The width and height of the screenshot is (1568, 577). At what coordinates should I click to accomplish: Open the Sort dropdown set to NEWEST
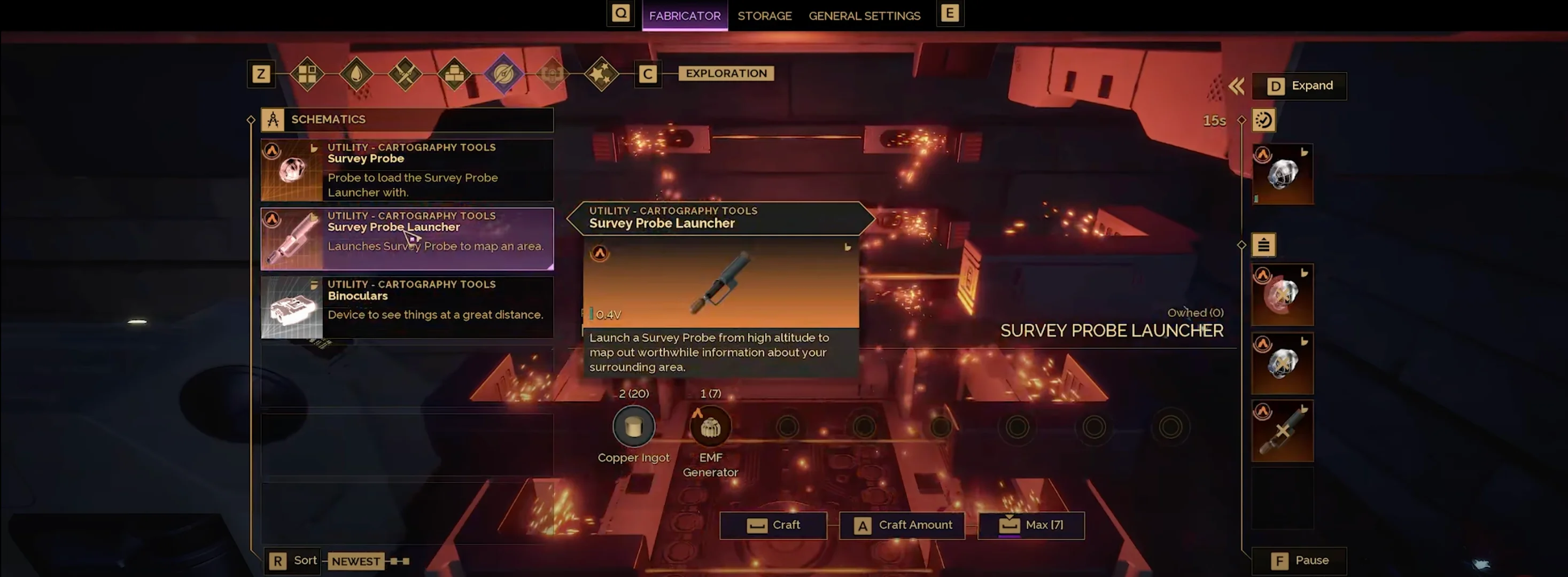point(356,560)
